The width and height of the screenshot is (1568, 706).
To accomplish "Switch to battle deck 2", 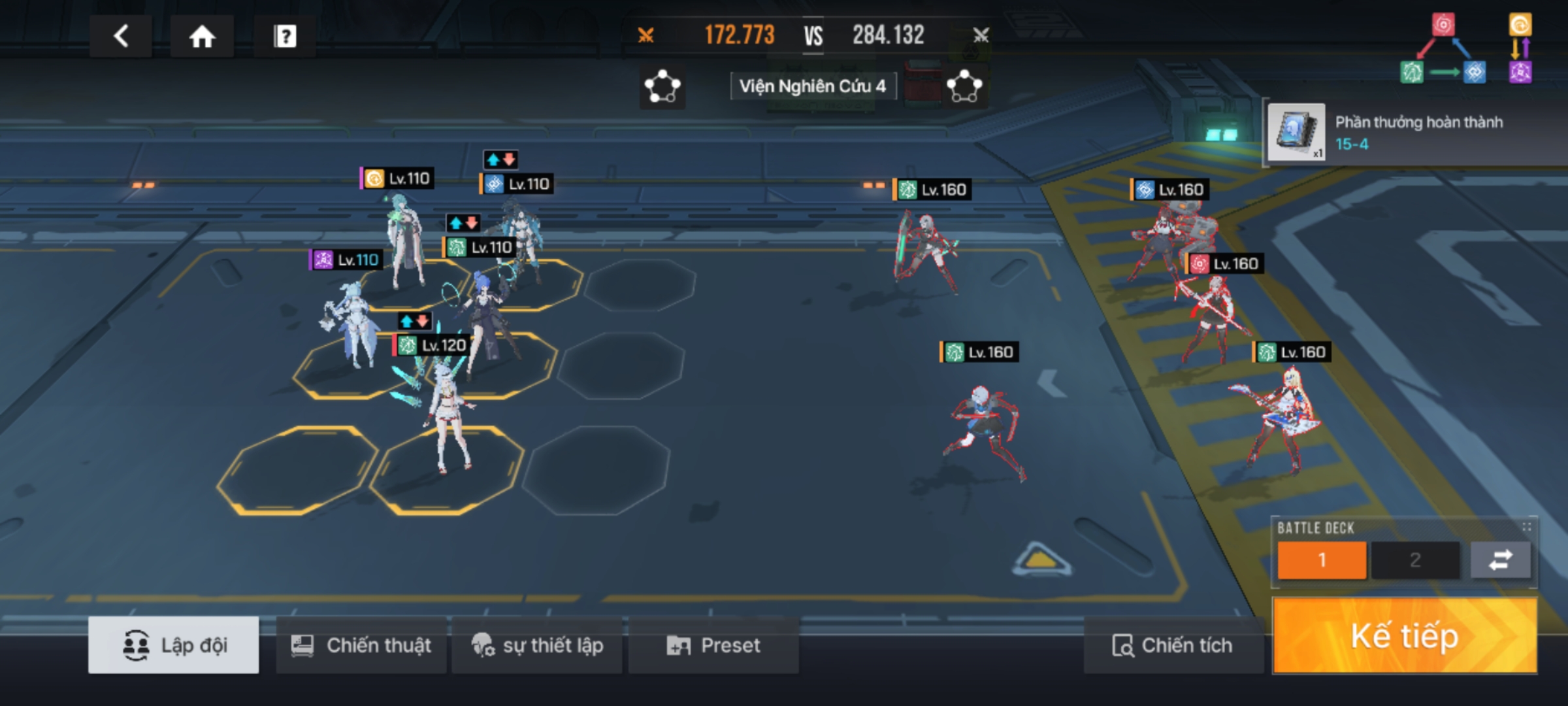I will coord(1415,560).
